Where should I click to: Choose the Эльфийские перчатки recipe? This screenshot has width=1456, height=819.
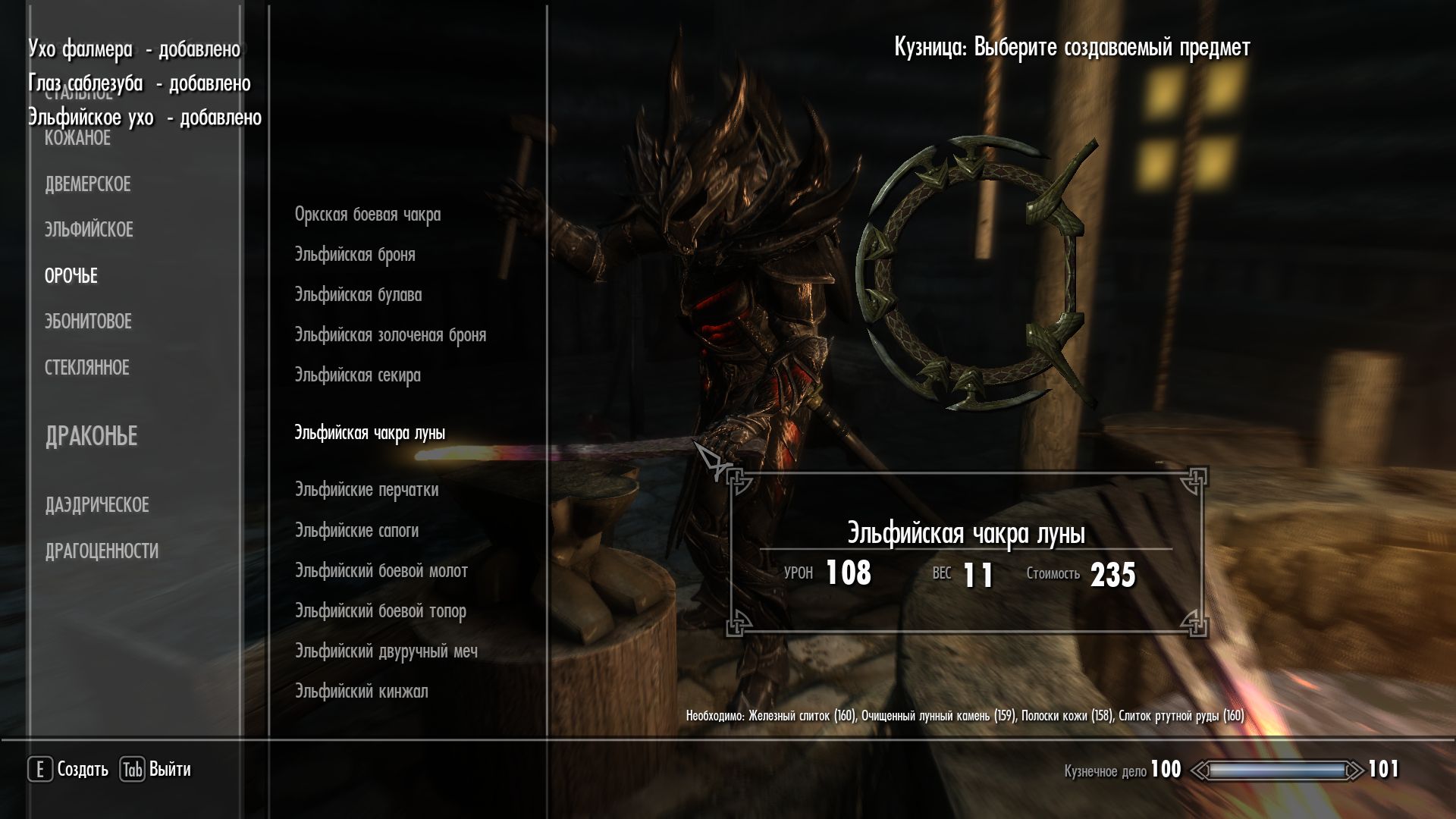click(x=366, y=490)
